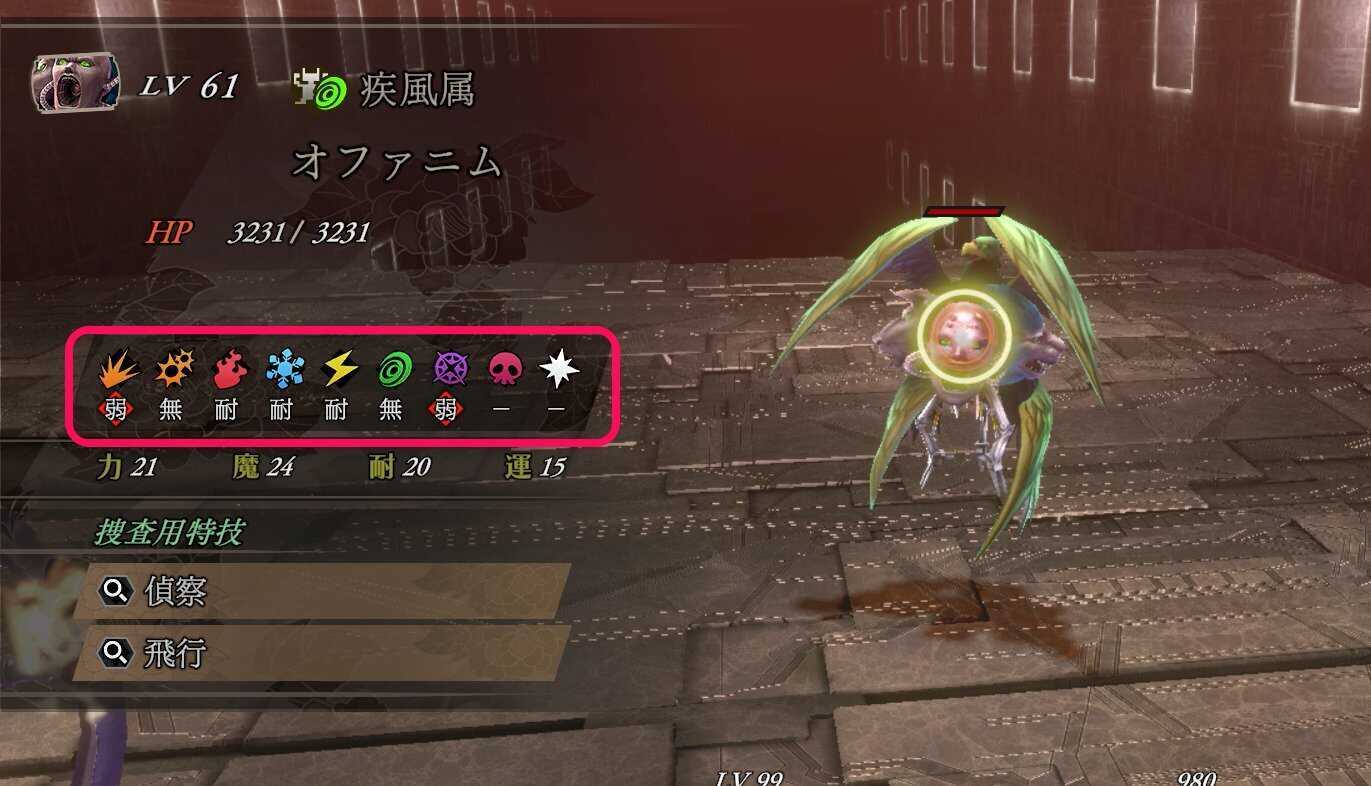Click the ice resistance snowflake icon
This screenshot has width=1371, height=786.
click(x=280, y=370)
